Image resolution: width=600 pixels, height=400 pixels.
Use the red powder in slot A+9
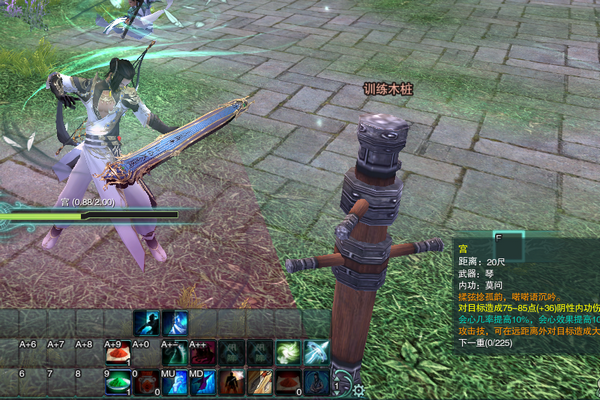click(x=117, y=353)
